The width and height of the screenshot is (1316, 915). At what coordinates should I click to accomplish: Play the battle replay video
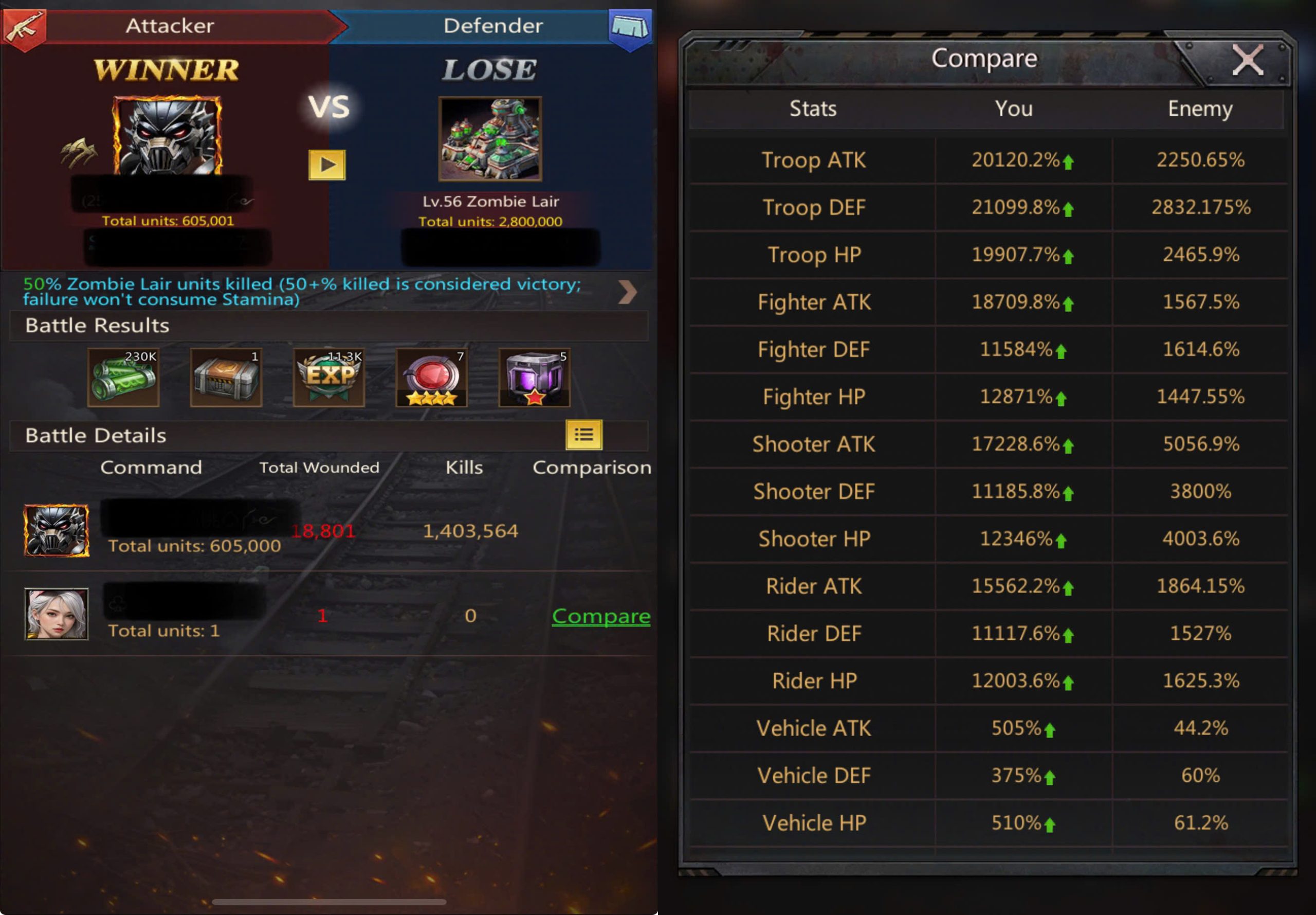(326, 165)
